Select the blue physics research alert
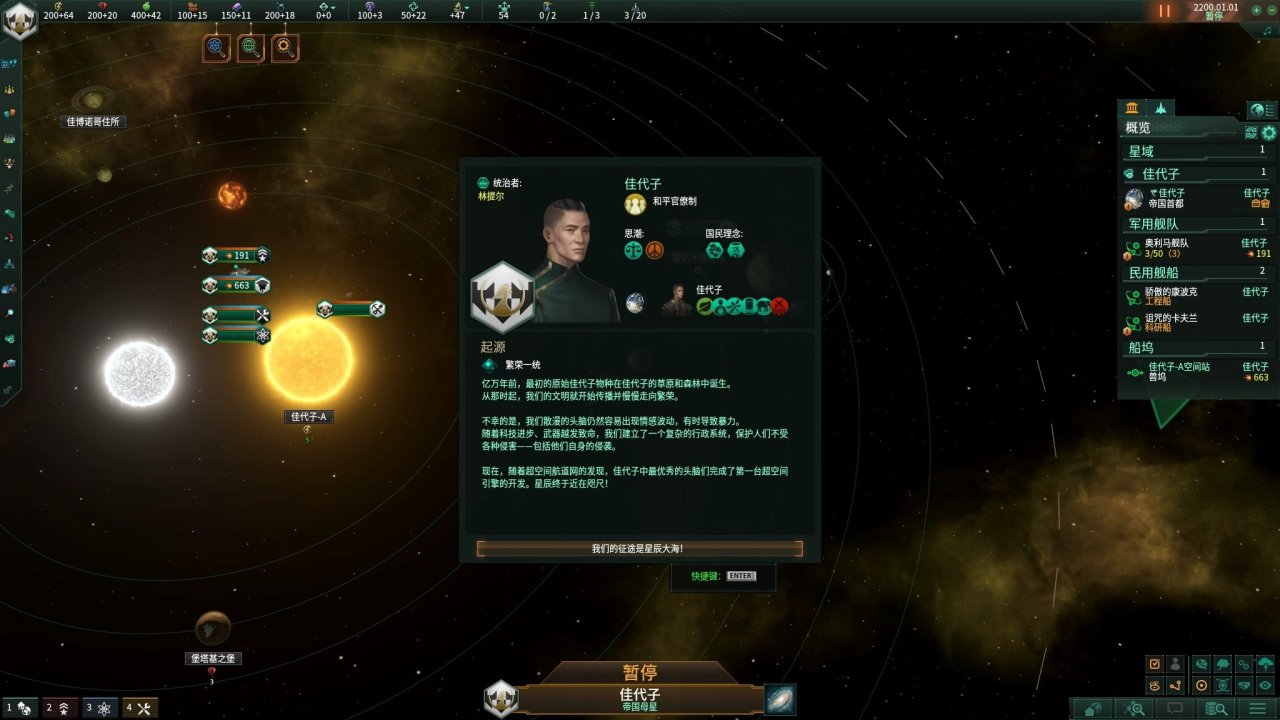 point(217,47)
